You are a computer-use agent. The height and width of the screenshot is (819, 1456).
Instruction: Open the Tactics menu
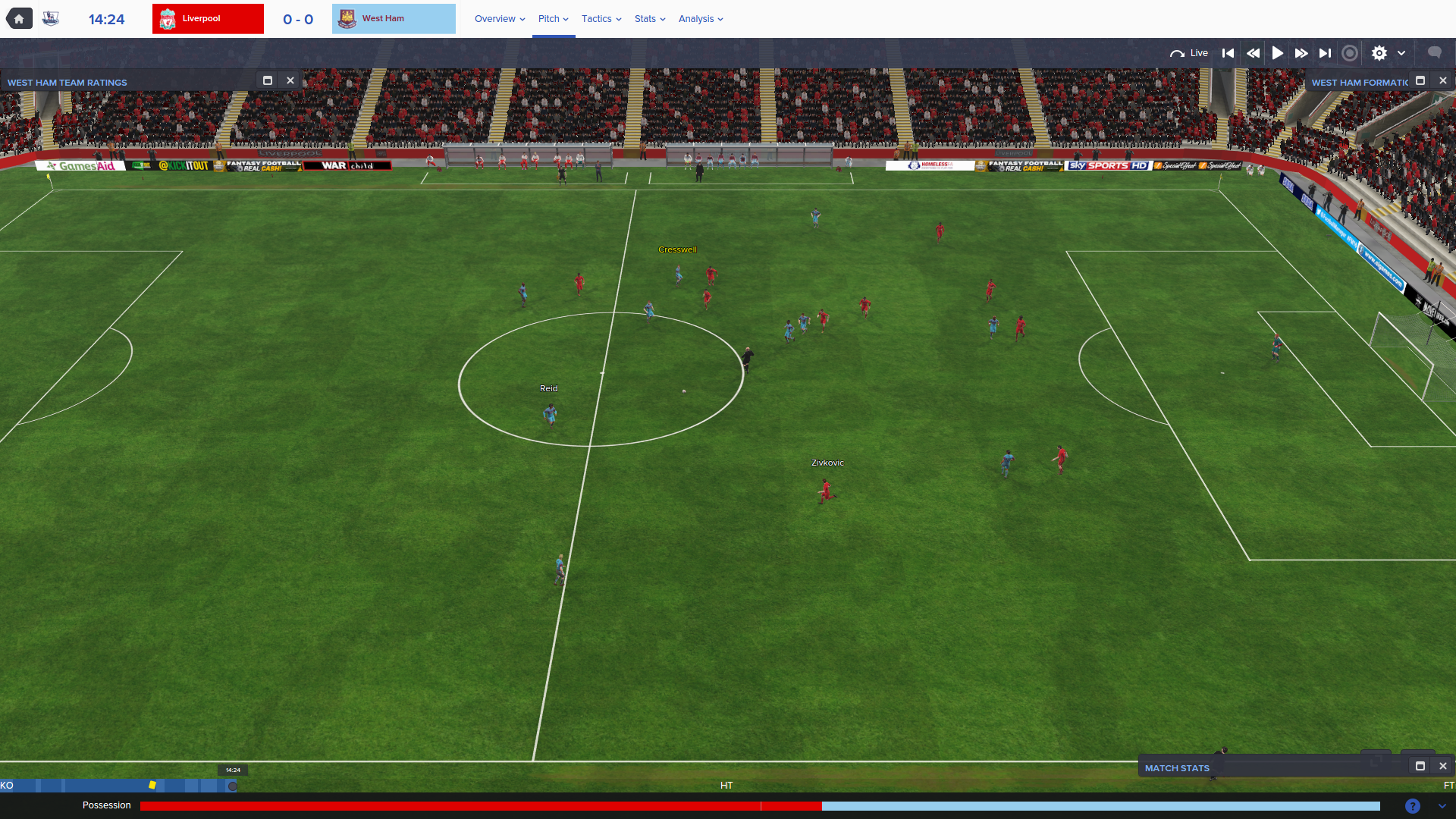click(x=601, y=19)
